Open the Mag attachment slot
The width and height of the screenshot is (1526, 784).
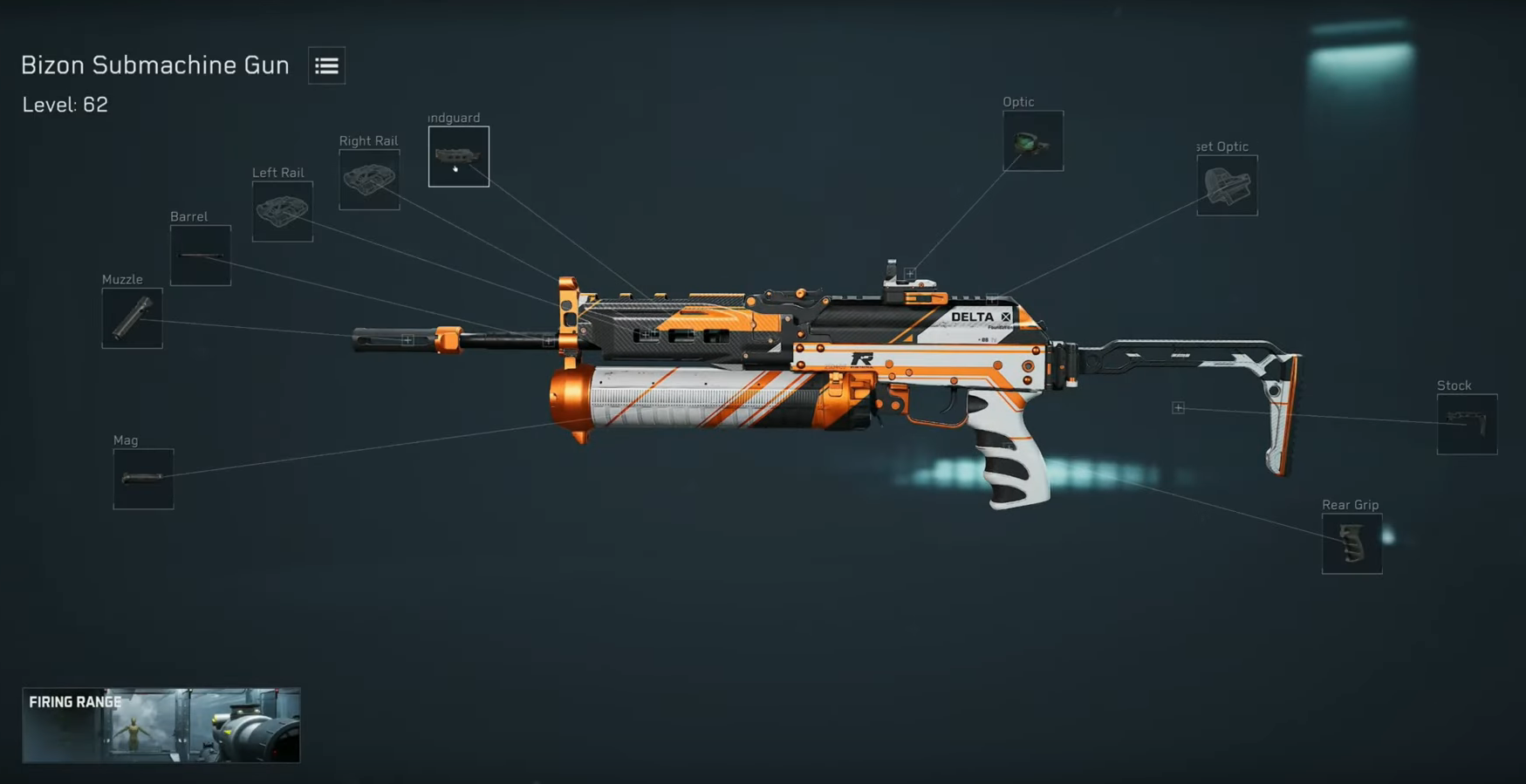tap(143, 478)
